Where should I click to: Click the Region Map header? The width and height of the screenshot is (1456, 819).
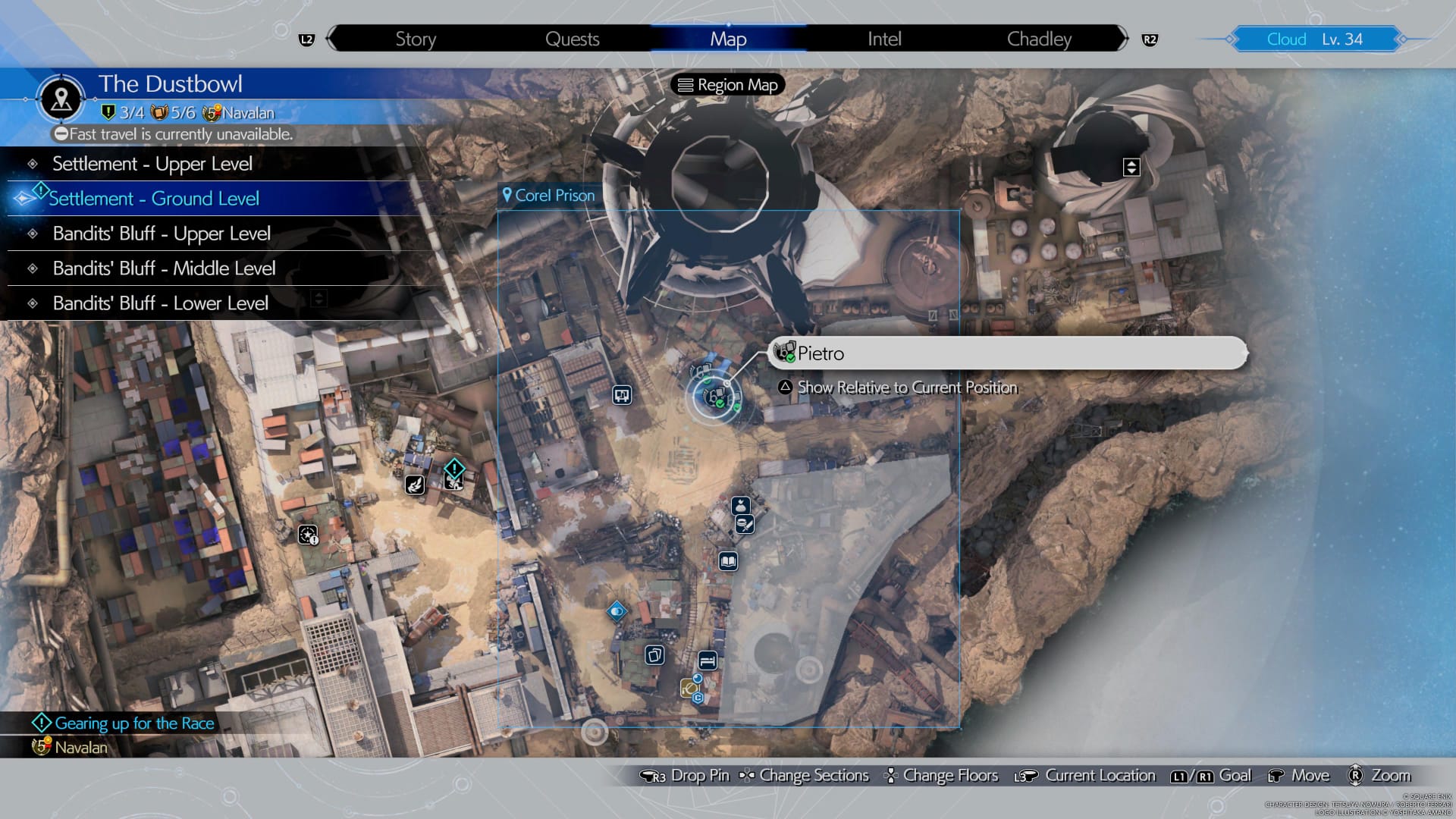[x=726, y=84]
